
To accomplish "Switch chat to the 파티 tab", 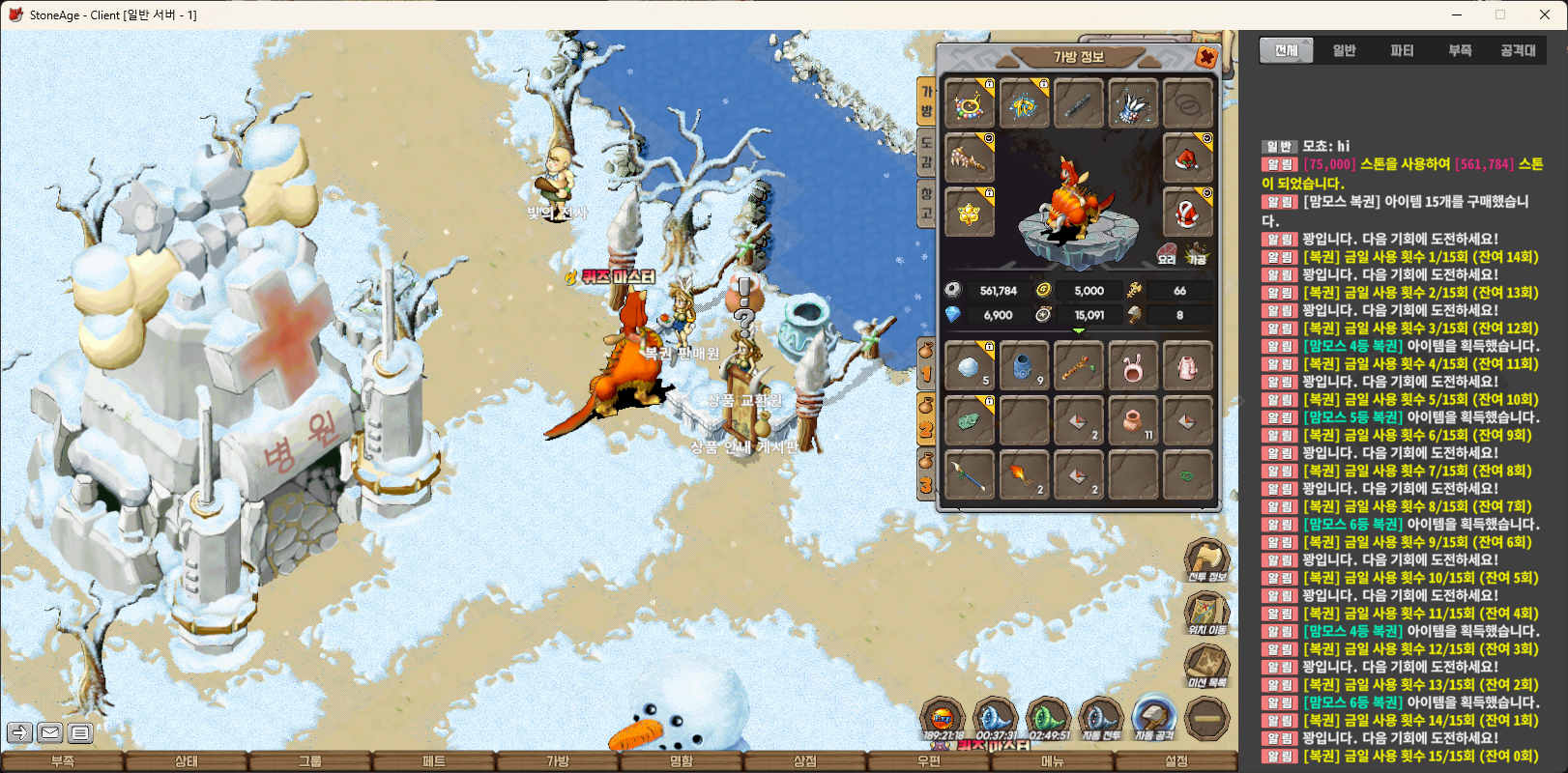I will pyautogui.click(x=1402, y=50).
